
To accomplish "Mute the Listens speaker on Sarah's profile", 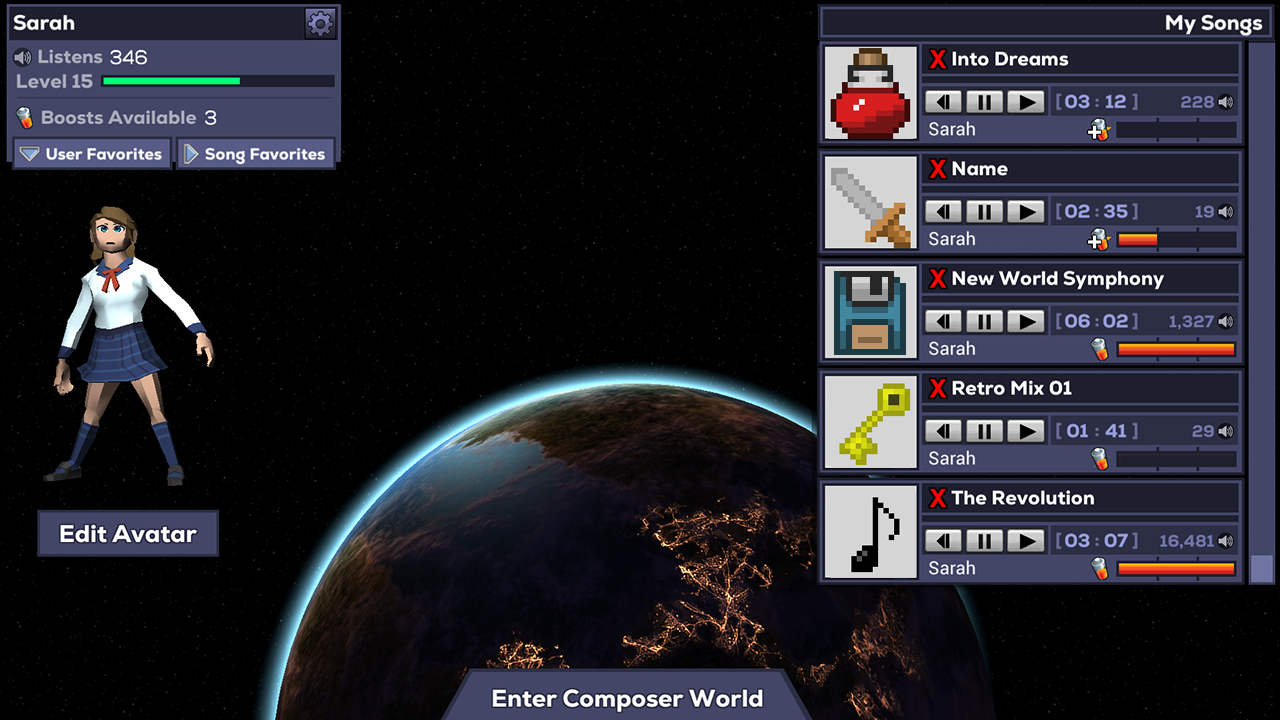I will tap(23, 56).
